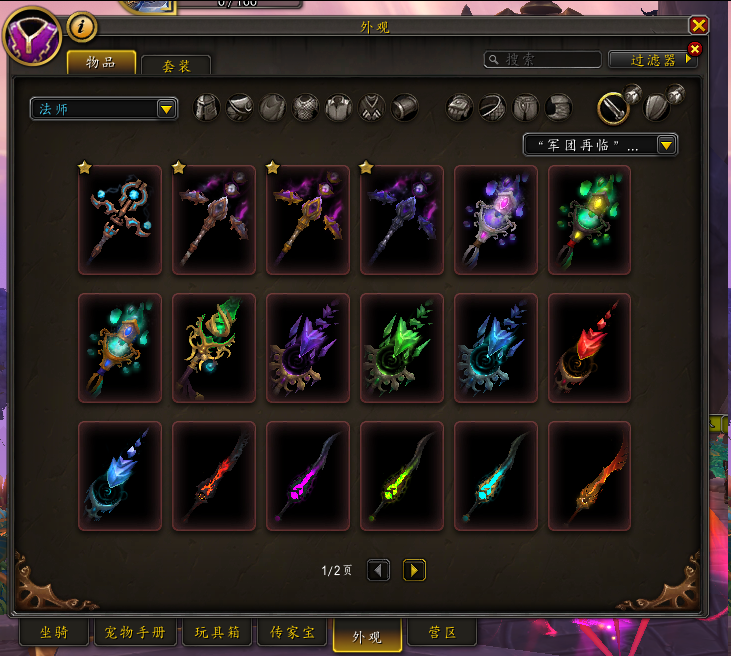Viewport: 731px width, 656px height.
Task: Close the 外观 appearance window
Action: tap(698, 26)
